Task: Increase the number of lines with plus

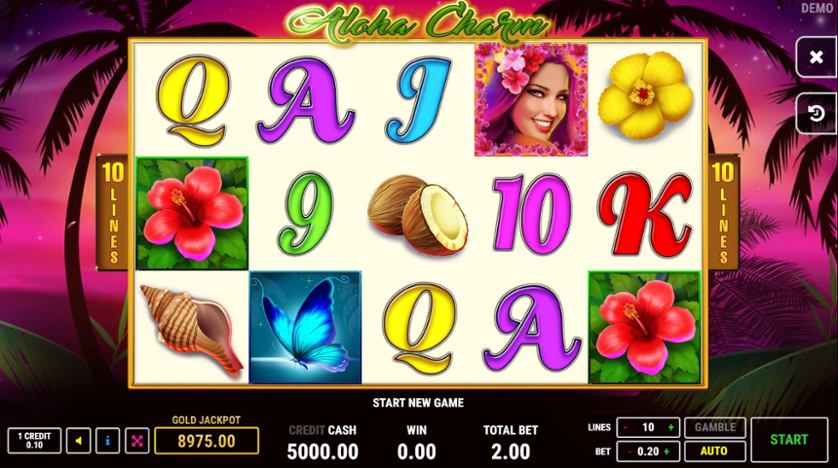Action: 672,427
